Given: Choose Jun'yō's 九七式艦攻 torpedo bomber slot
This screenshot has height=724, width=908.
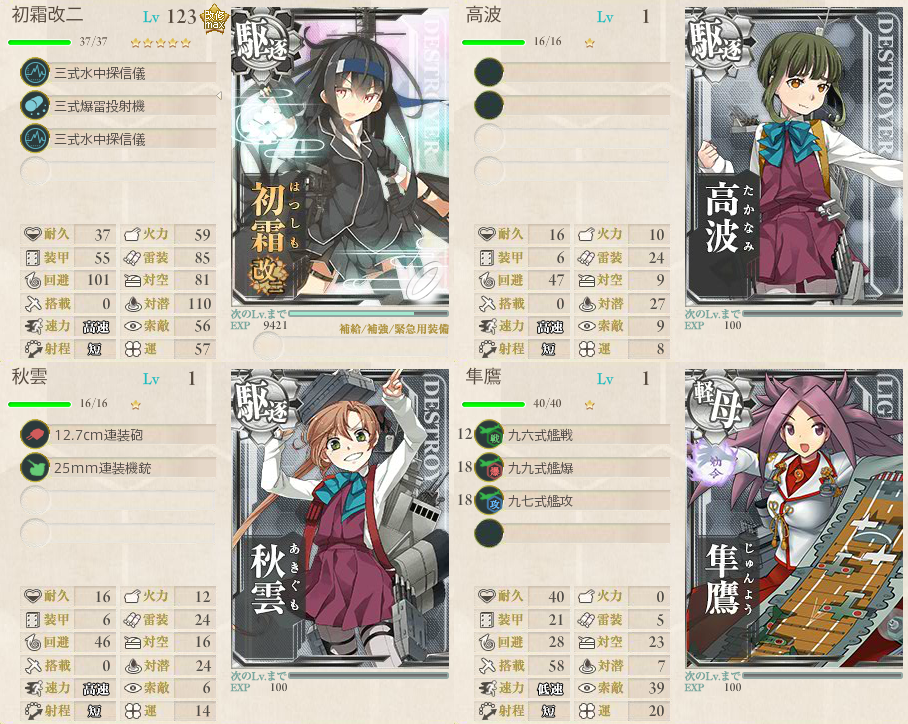Looking at the screenshot, I should [x=572, y=500].
